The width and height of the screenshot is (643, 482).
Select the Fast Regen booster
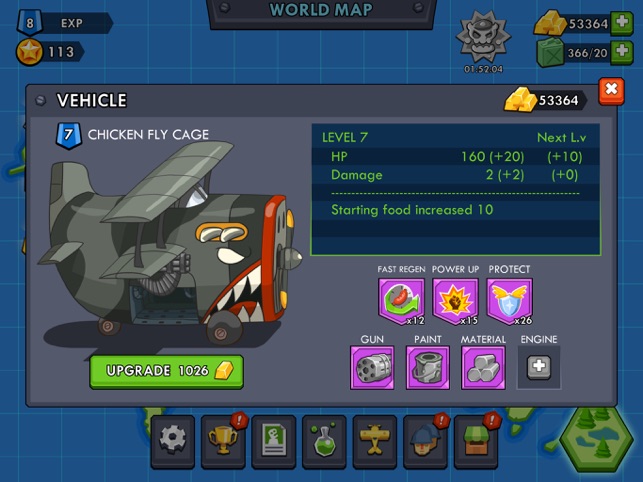(x=401, y=300)
